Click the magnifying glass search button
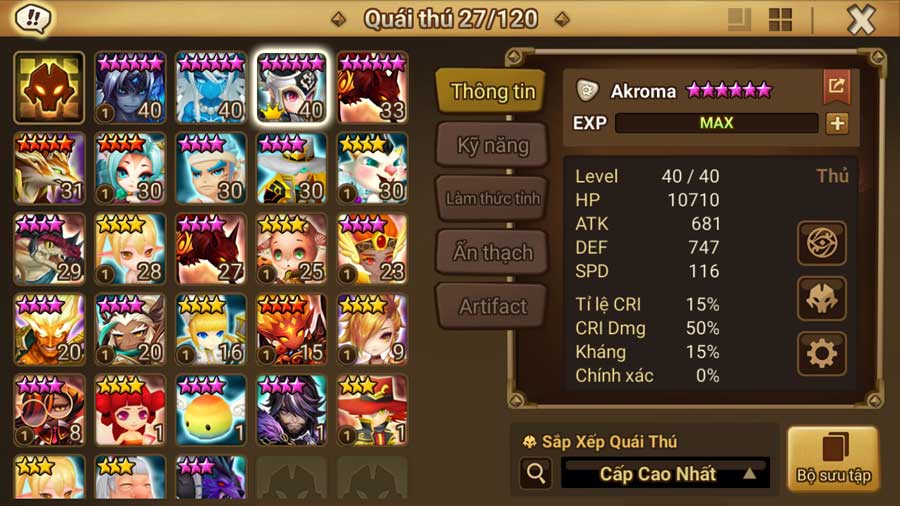 pos(536,473)
